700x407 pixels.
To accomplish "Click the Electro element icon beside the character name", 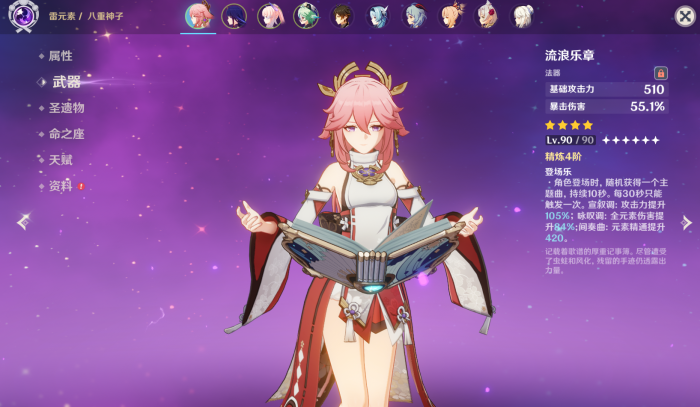I will pos(21,16).
